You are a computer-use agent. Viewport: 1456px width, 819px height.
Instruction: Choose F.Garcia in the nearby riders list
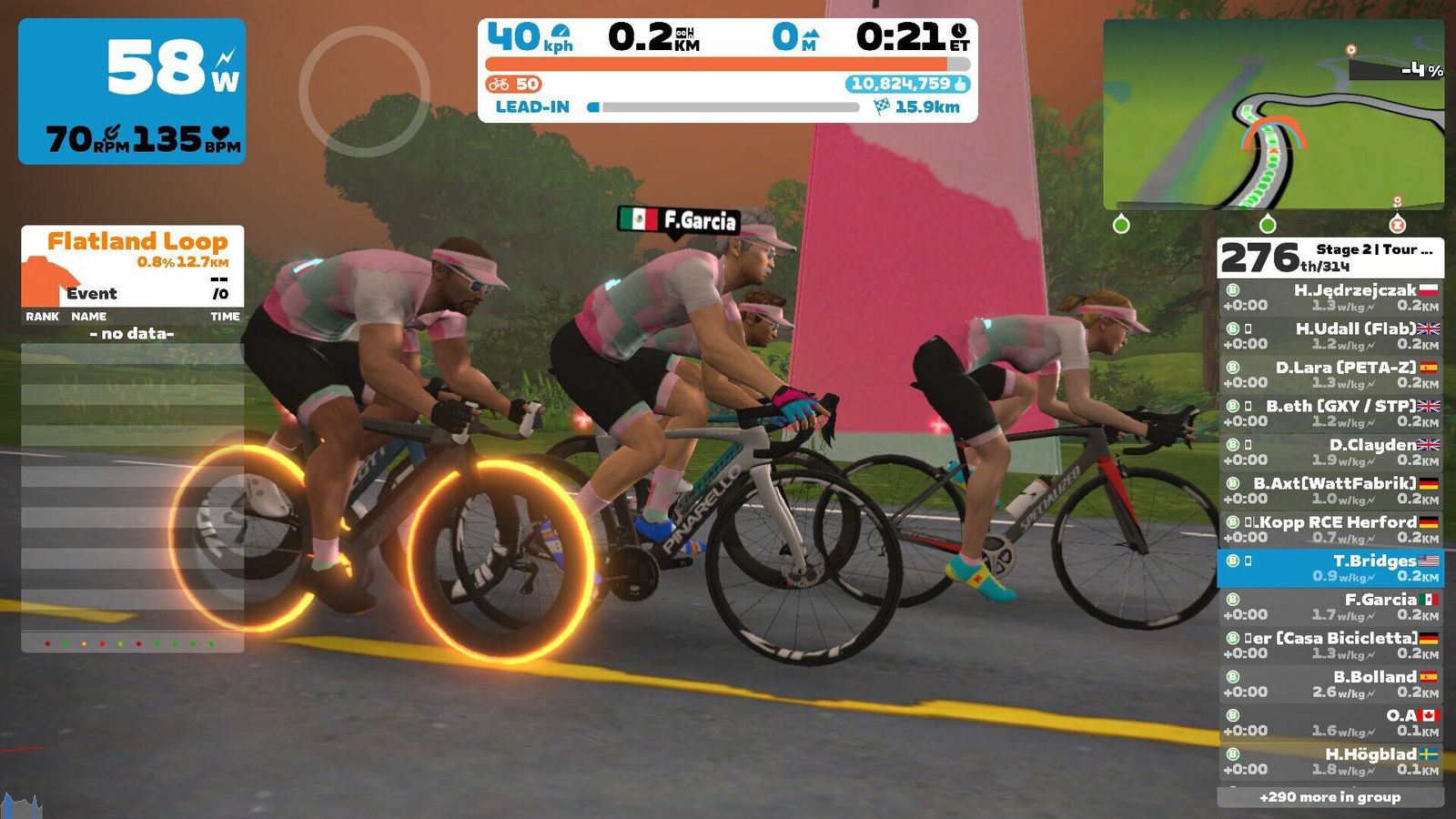click(1330, 607)
